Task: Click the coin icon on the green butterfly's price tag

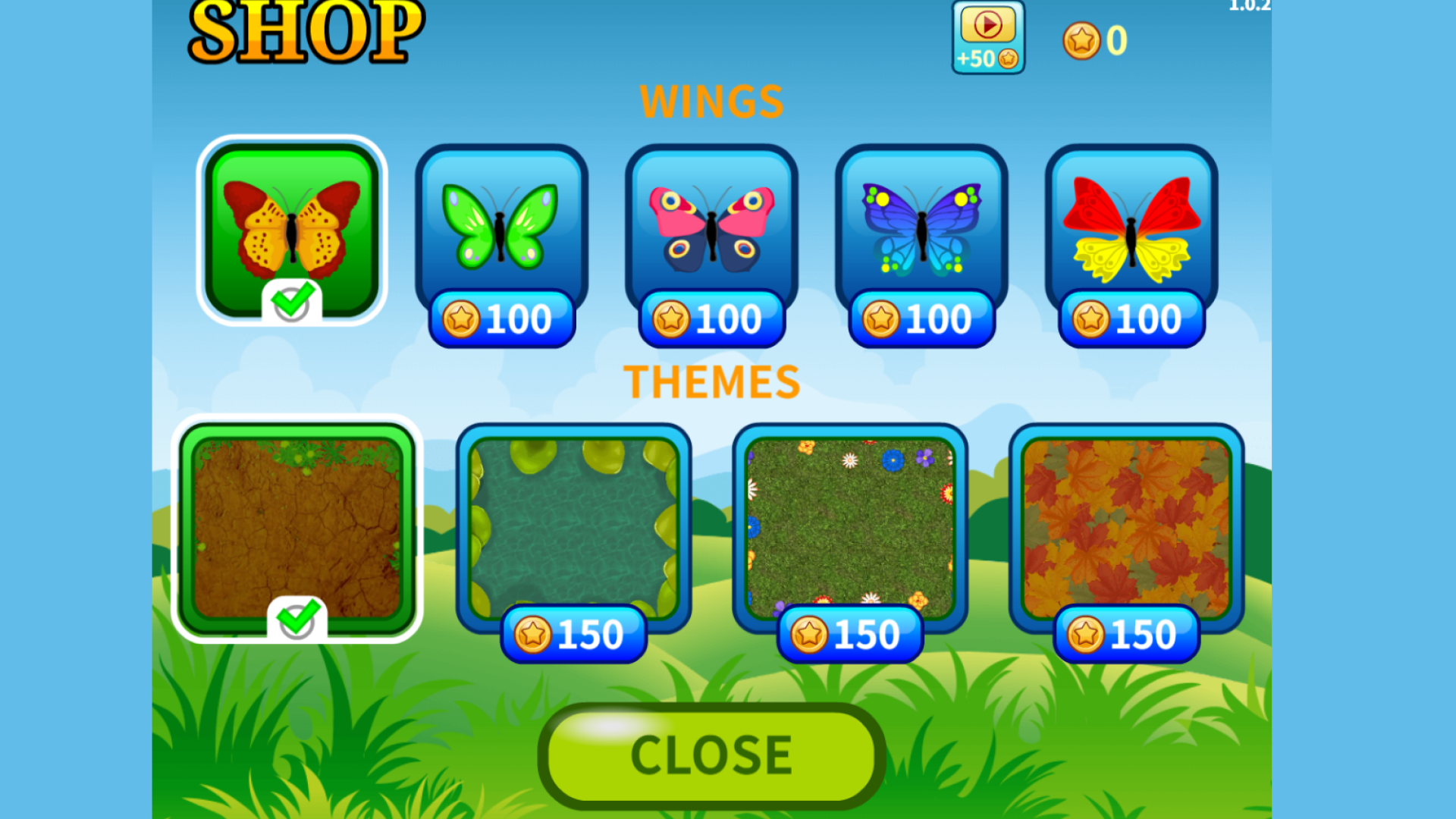Action: pyautogui.click(x=460, y=318)
